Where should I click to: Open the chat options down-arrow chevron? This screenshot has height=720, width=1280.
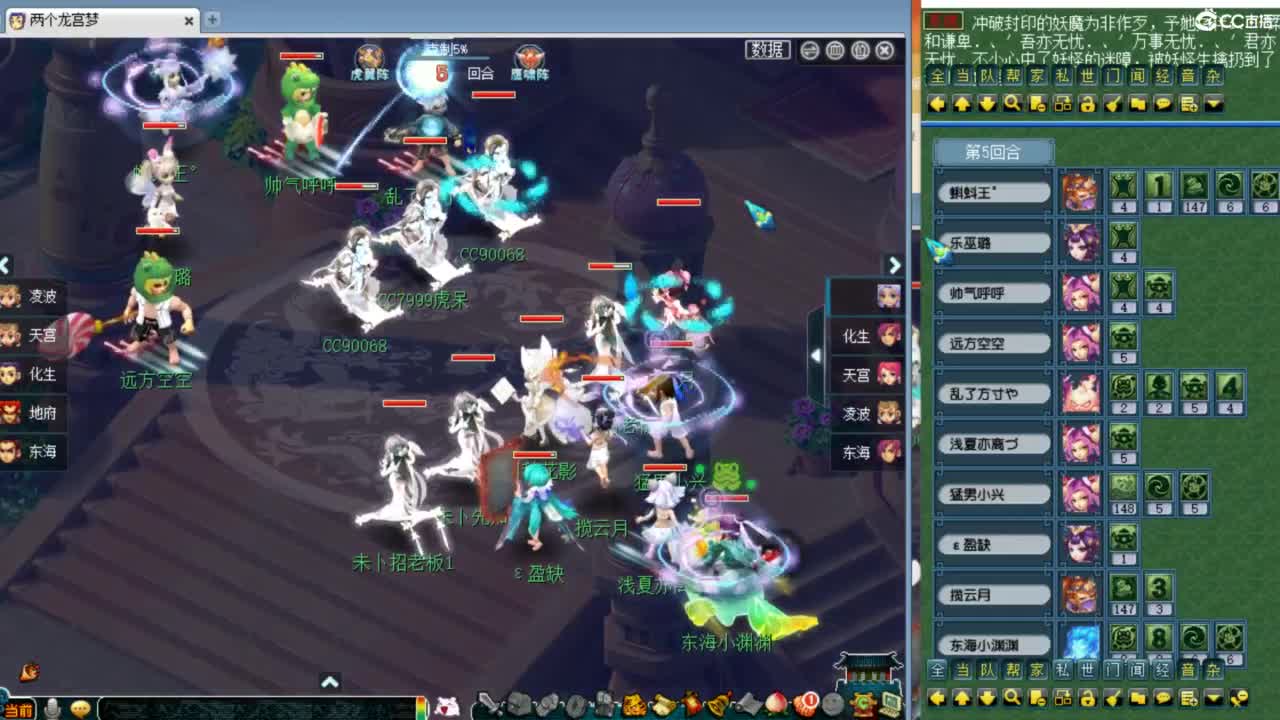[x=1213, y=104]
